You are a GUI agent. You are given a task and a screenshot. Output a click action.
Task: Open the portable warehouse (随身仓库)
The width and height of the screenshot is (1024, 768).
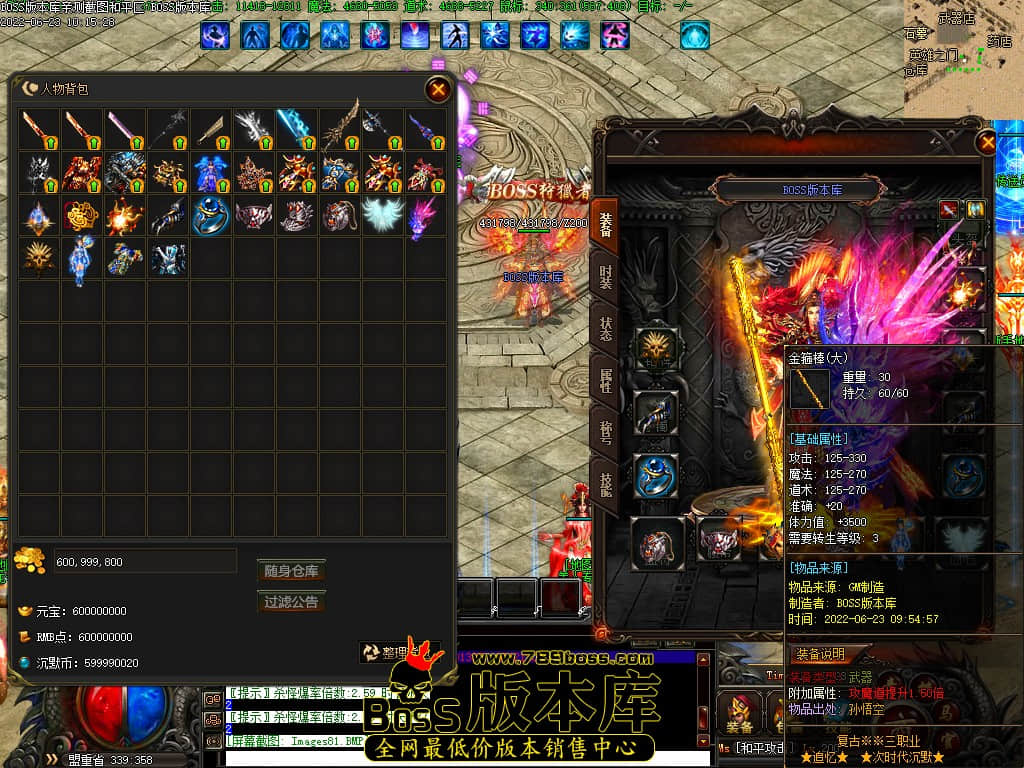point(291,571)
